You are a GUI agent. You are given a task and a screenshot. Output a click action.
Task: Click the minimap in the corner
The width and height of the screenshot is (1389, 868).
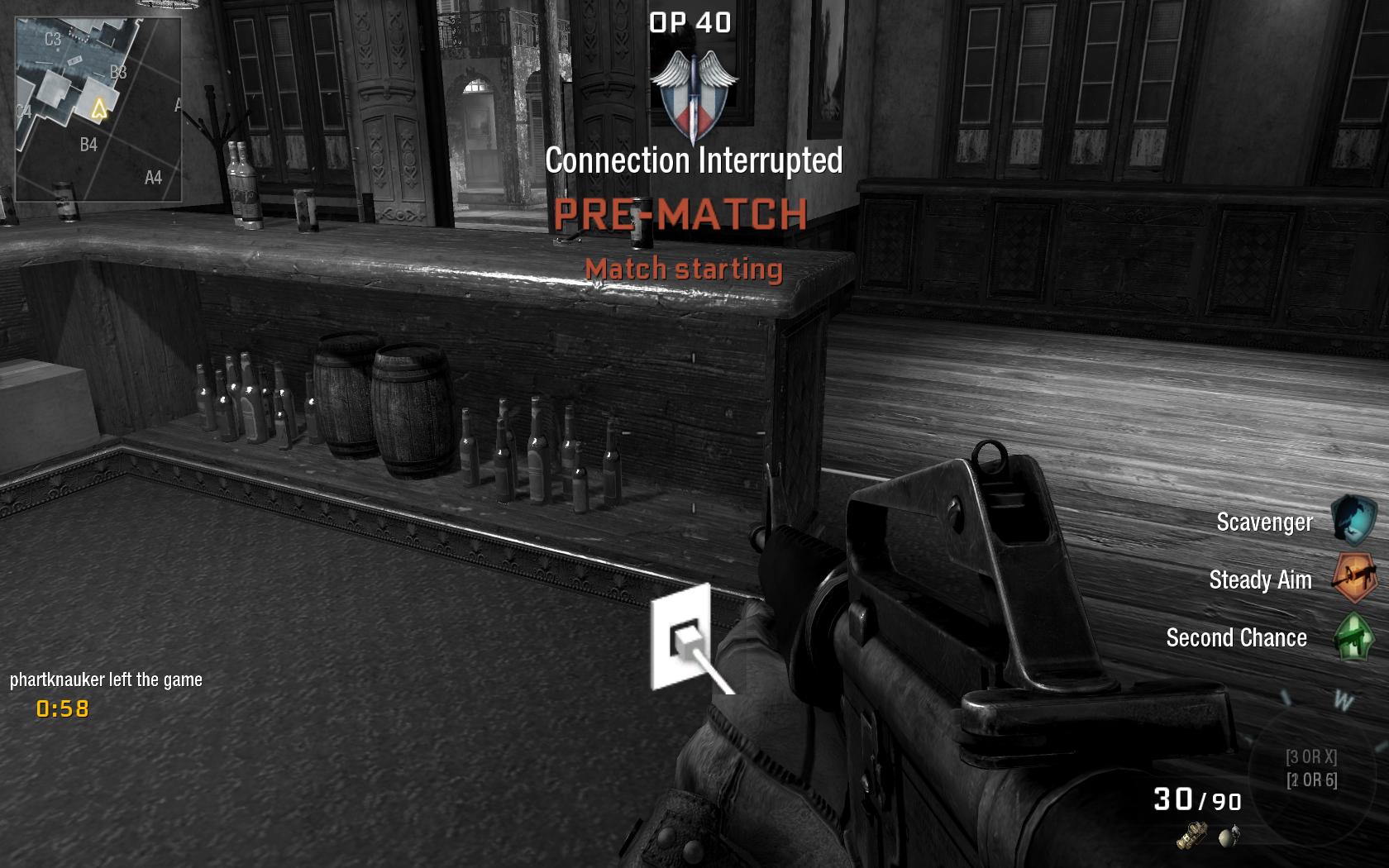[x=98, y=108]
